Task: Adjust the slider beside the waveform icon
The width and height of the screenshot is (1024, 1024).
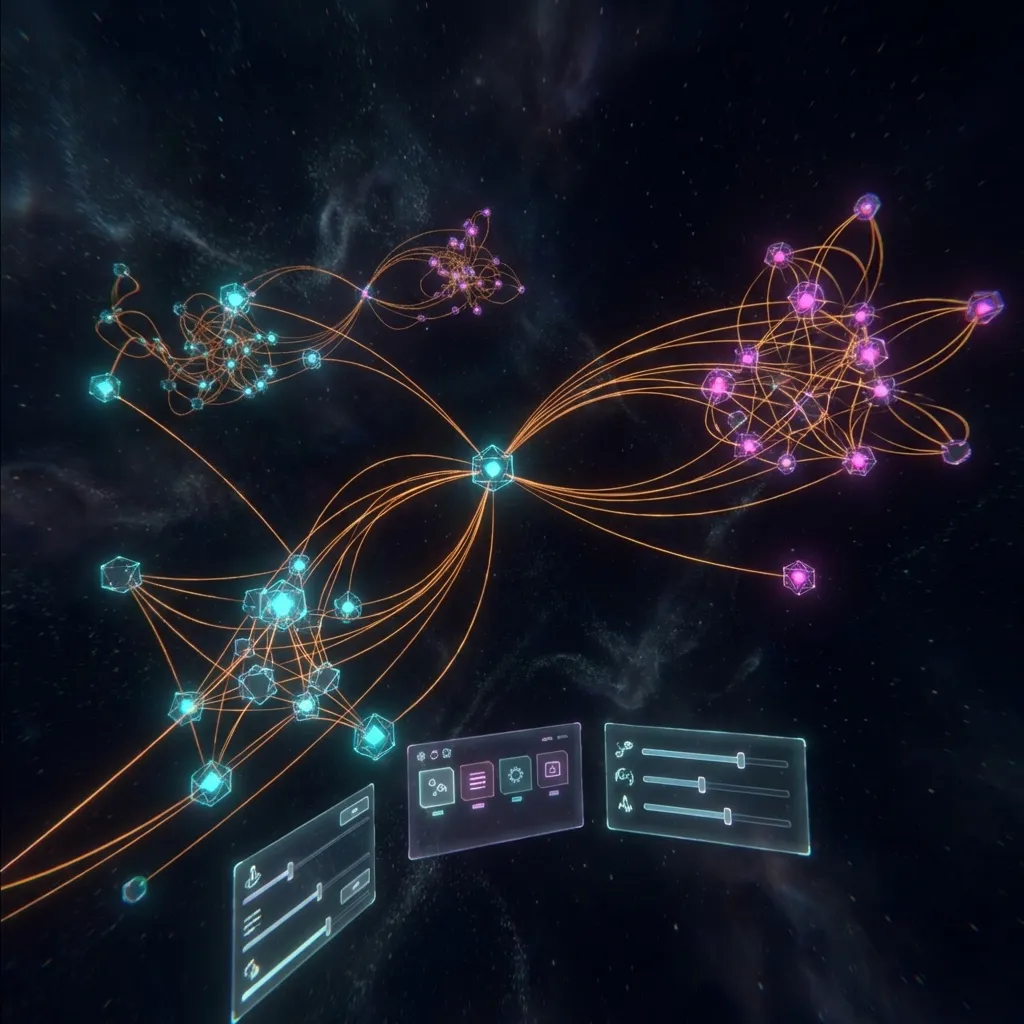Action: (728, 816)
